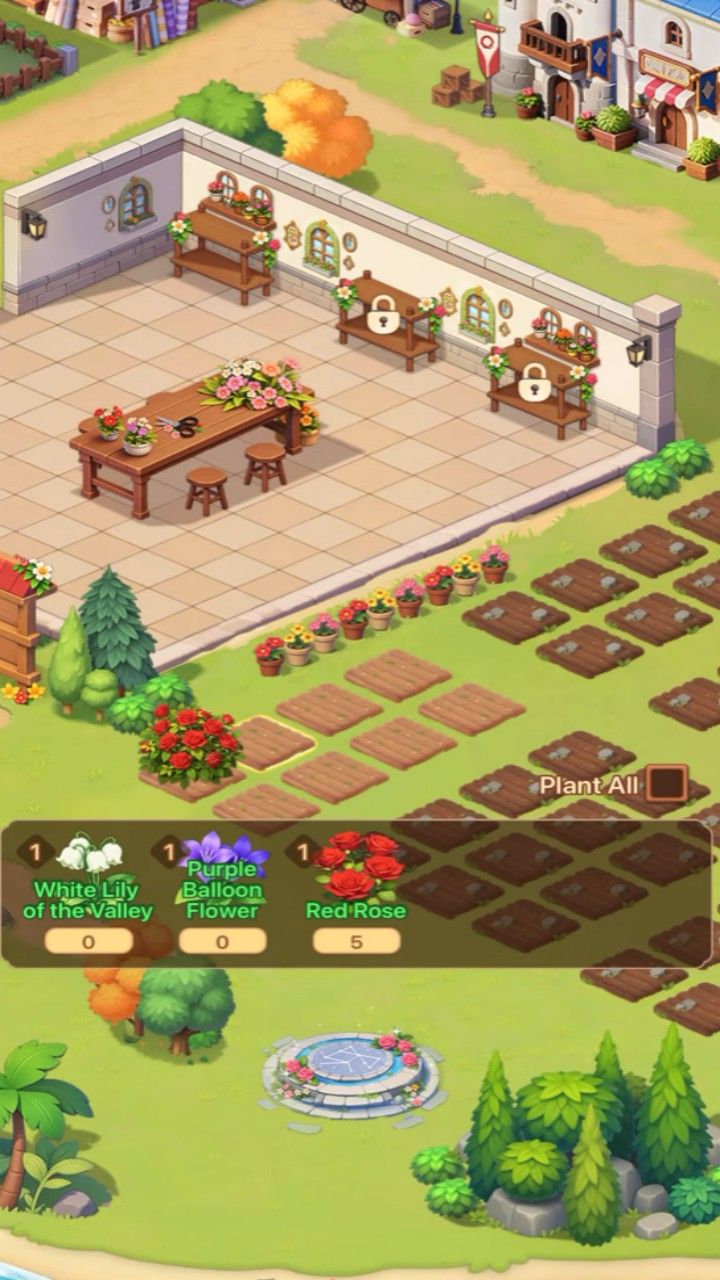Choose the Purple Balloon Flower seed
The image size is (720, 1280).
coord(222,872)
